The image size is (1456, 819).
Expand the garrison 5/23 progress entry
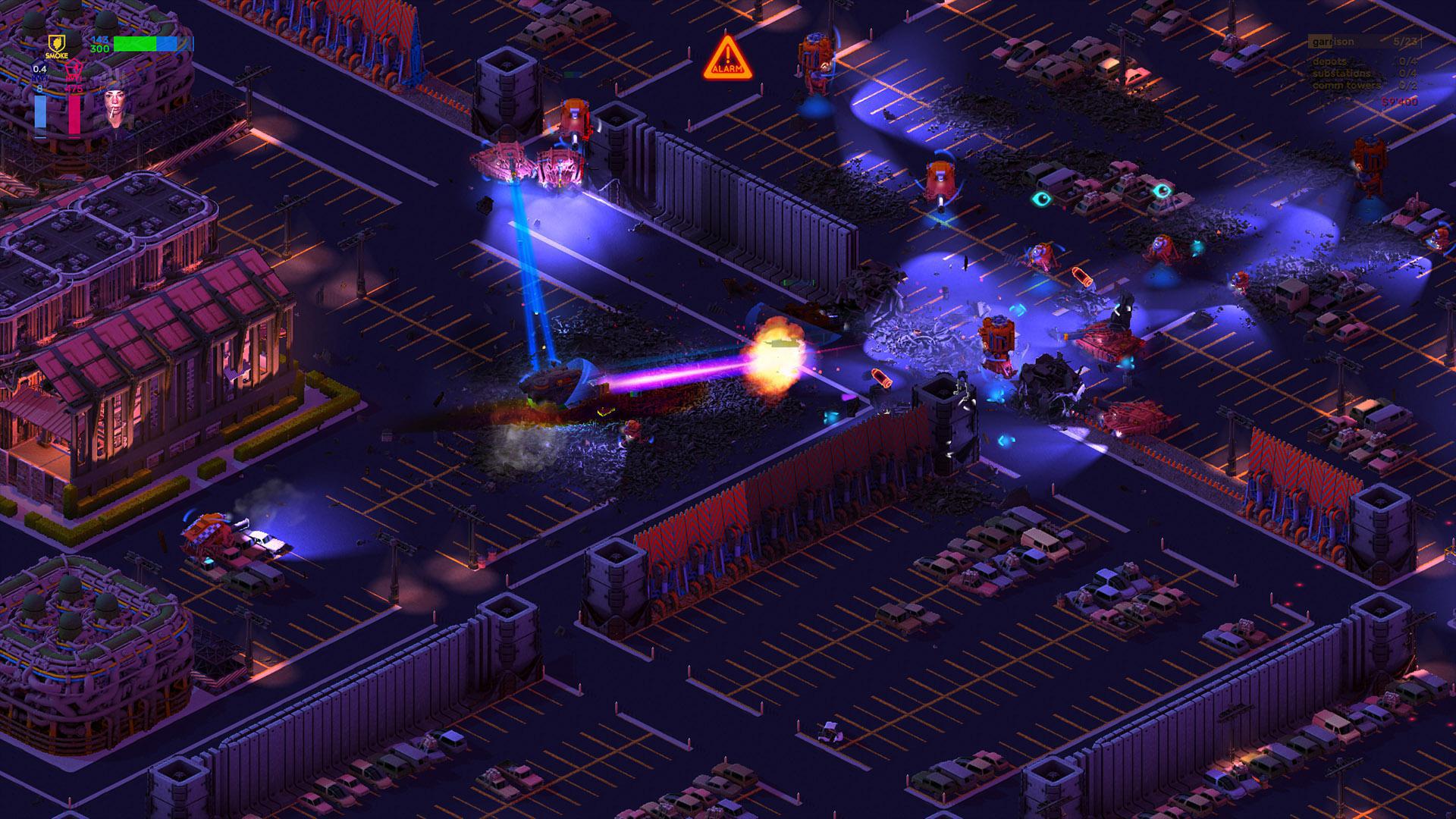pos(1405,42)
